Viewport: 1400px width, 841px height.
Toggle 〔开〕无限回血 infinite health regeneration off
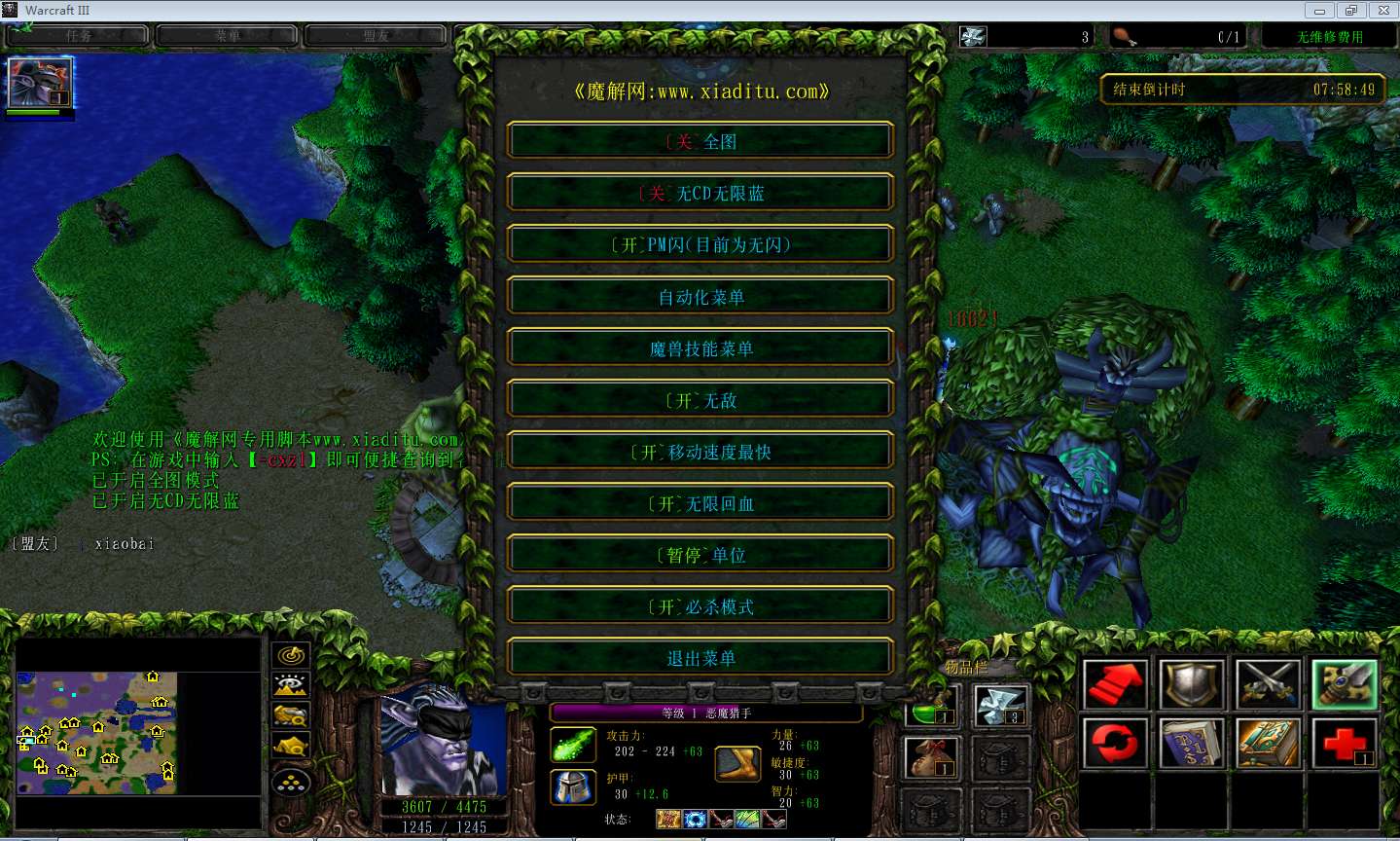pos(699,502)
